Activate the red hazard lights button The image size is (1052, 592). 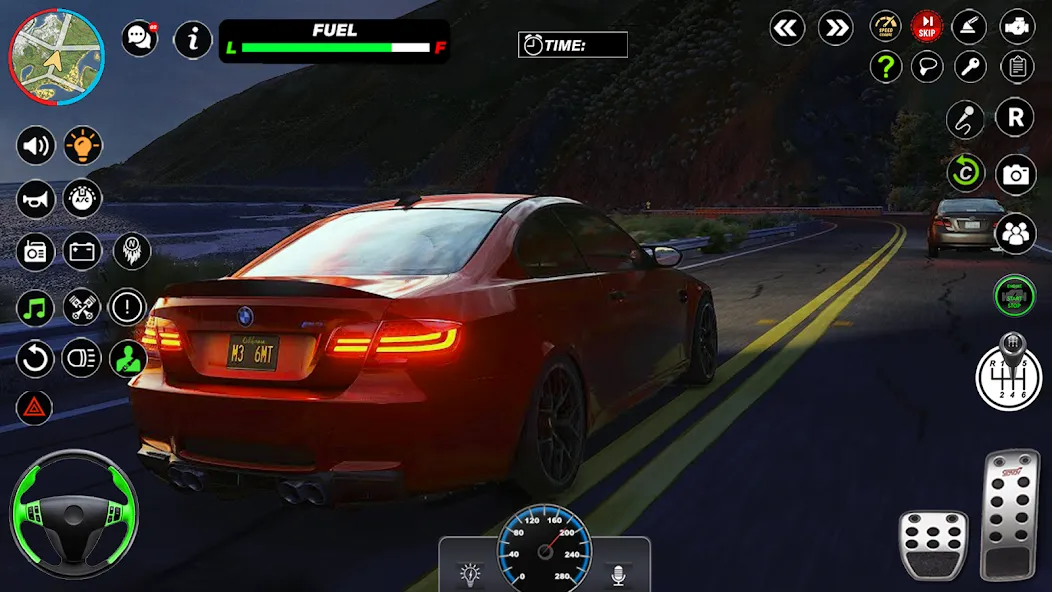[x=34, y=407]
